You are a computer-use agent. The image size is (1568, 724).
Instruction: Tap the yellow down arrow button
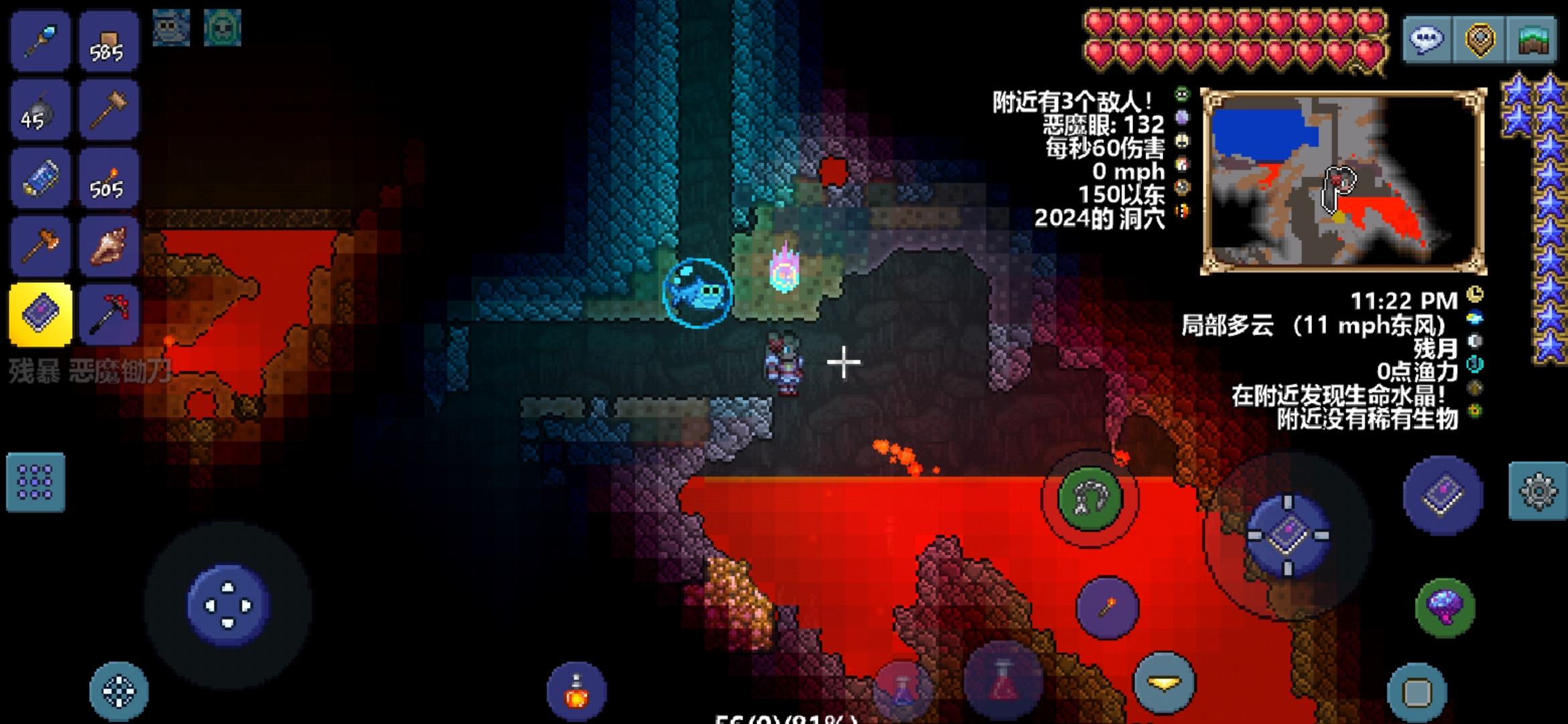point(1164,682)
